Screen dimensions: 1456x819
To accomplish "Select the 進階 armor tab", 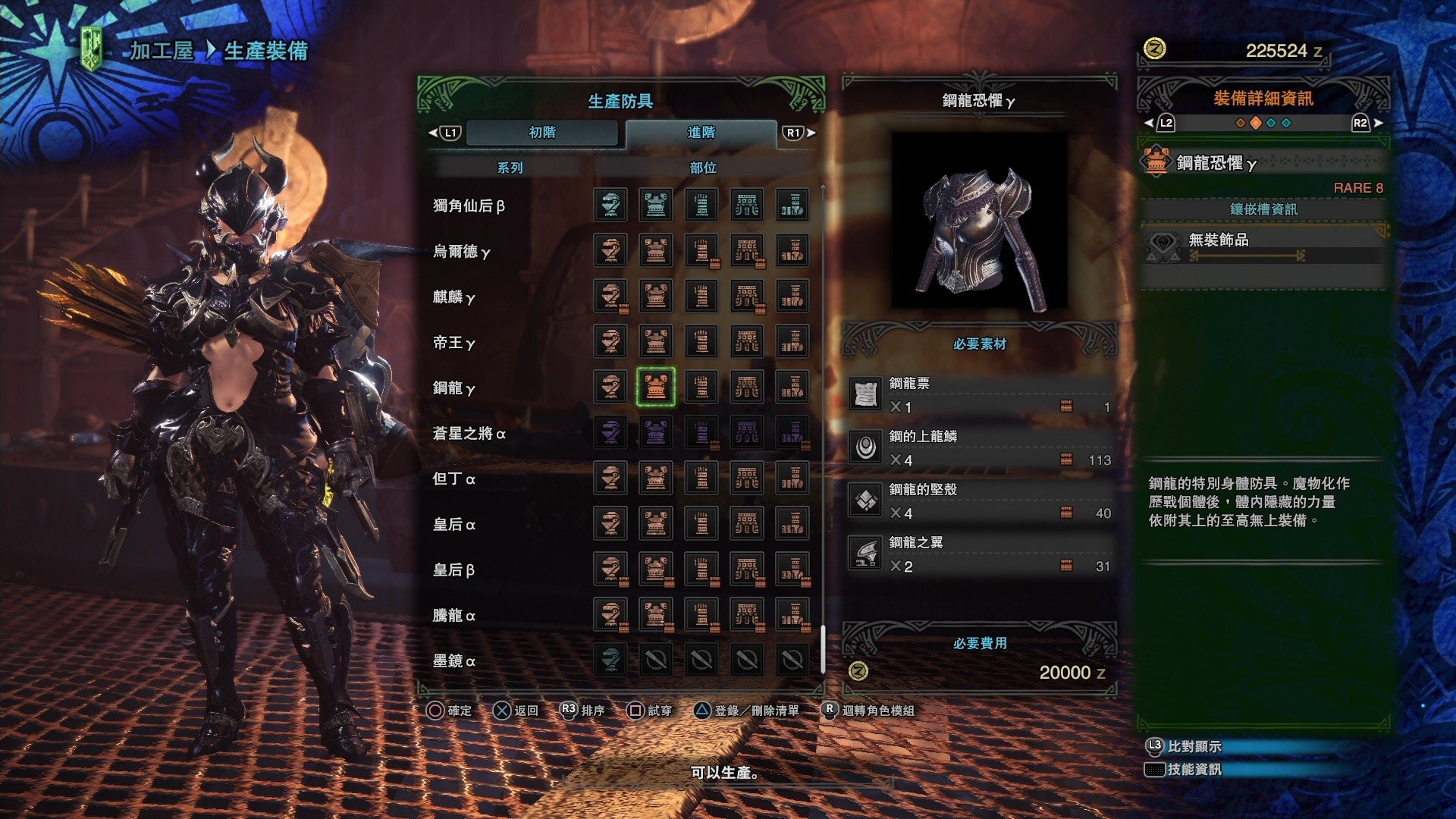I will pos(701,133).
